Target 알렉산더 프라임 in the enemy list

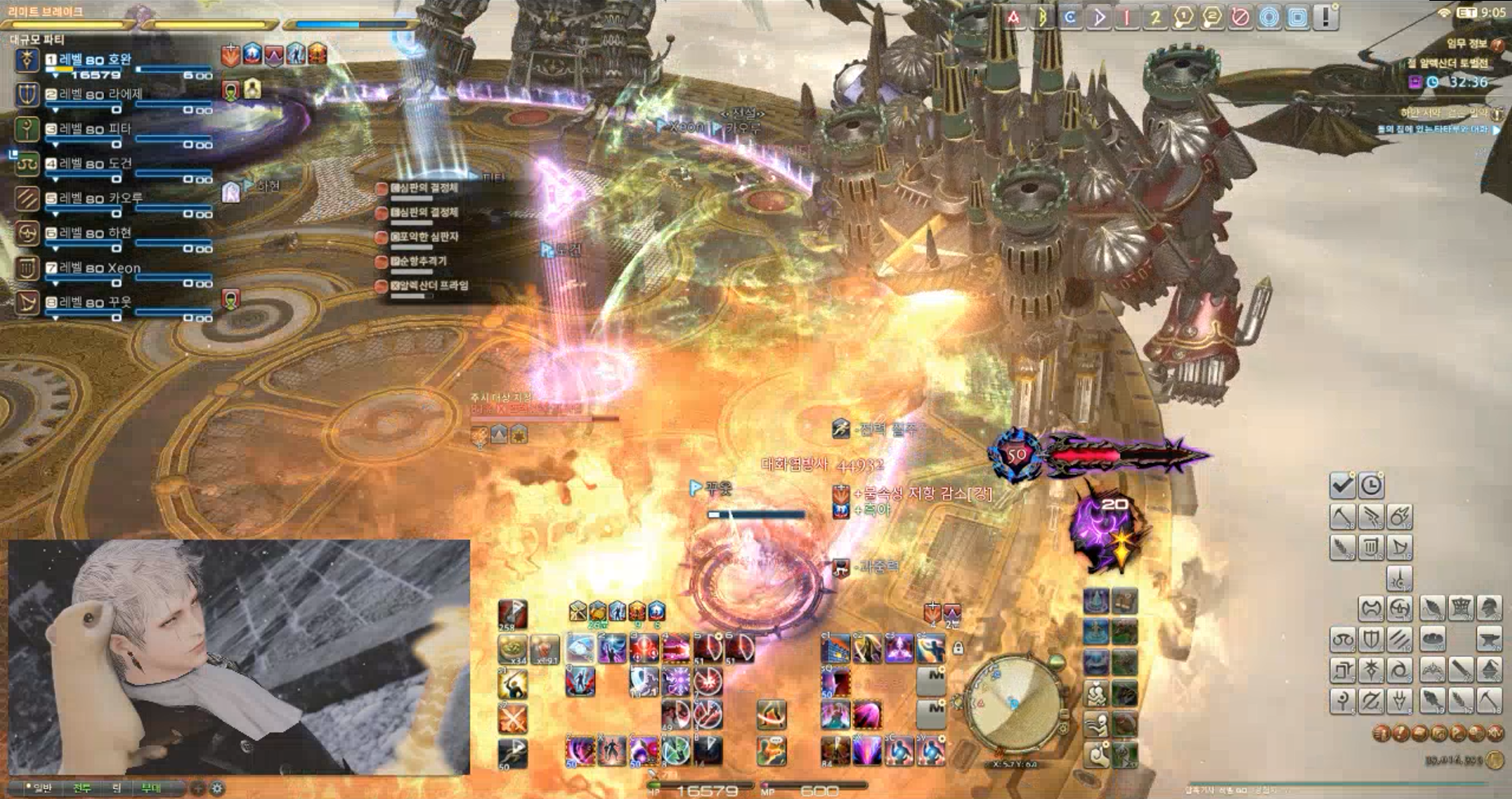pos(428,286)
